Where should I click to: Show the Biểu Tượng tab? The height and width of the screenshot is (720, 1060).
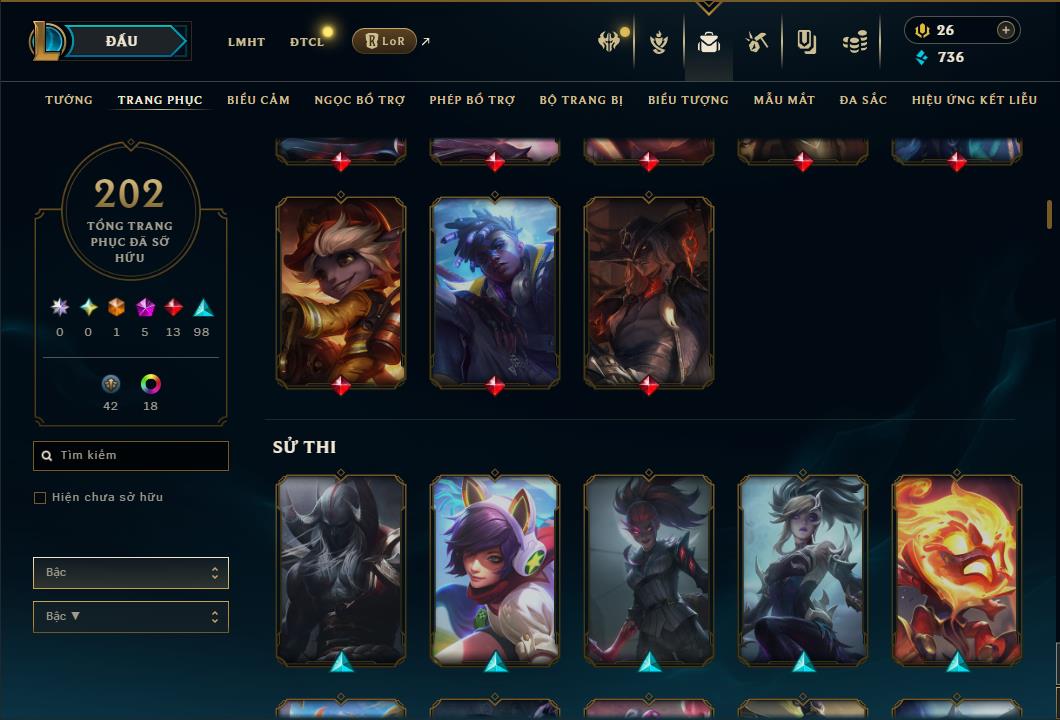688,100
